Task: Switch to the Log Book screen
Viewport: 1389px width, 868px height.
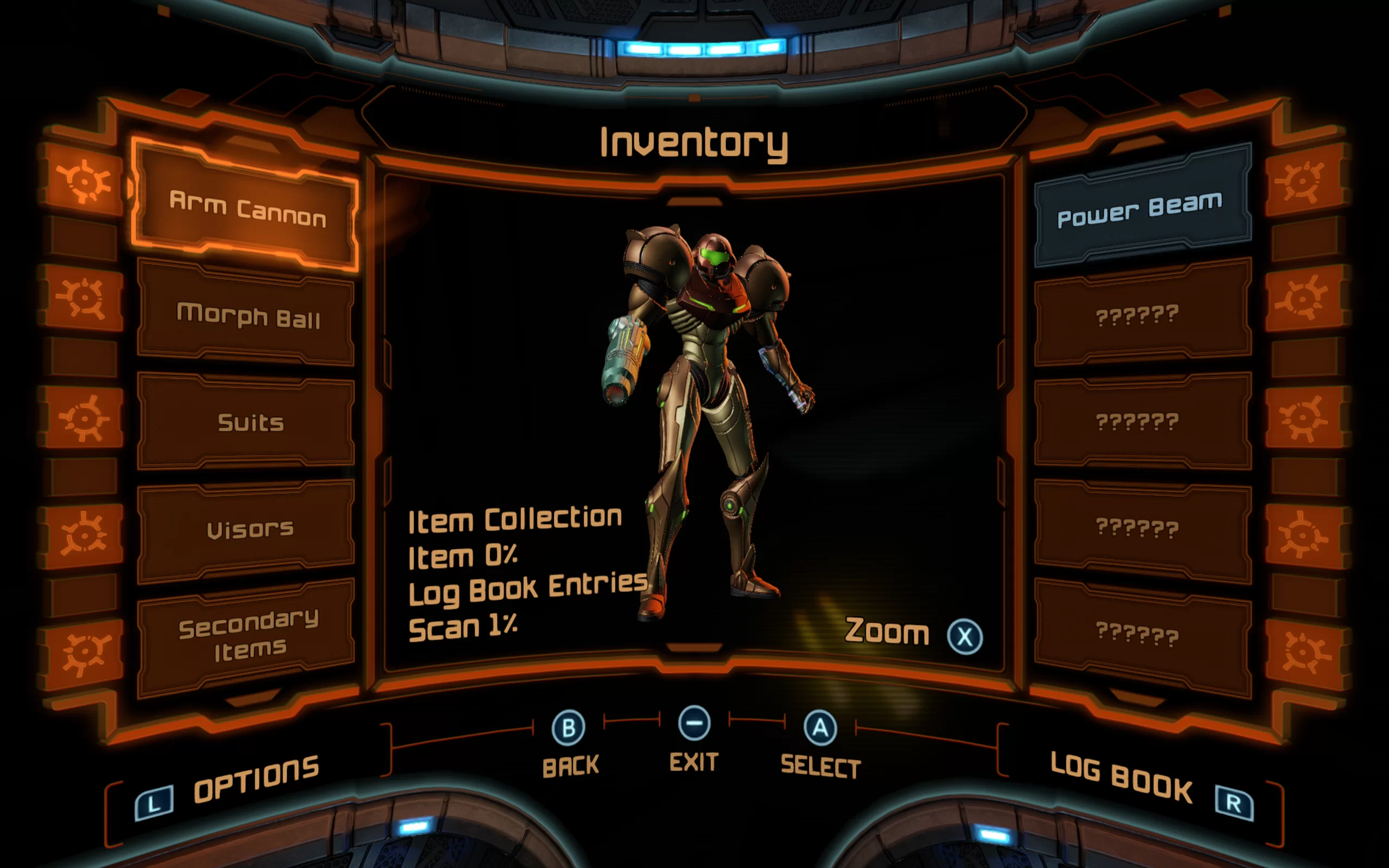Action: tap(1122, 778)
